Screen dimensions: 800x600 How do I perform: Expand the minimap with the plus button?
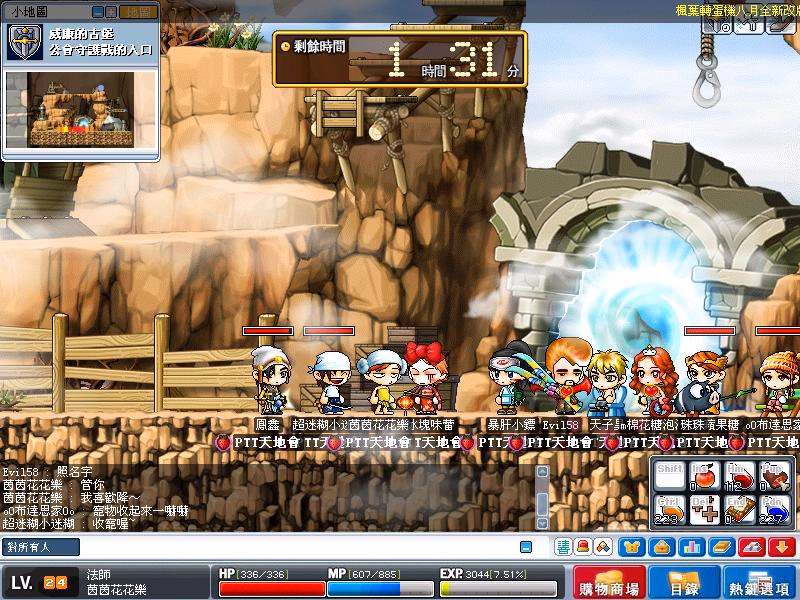coord(111,12)
